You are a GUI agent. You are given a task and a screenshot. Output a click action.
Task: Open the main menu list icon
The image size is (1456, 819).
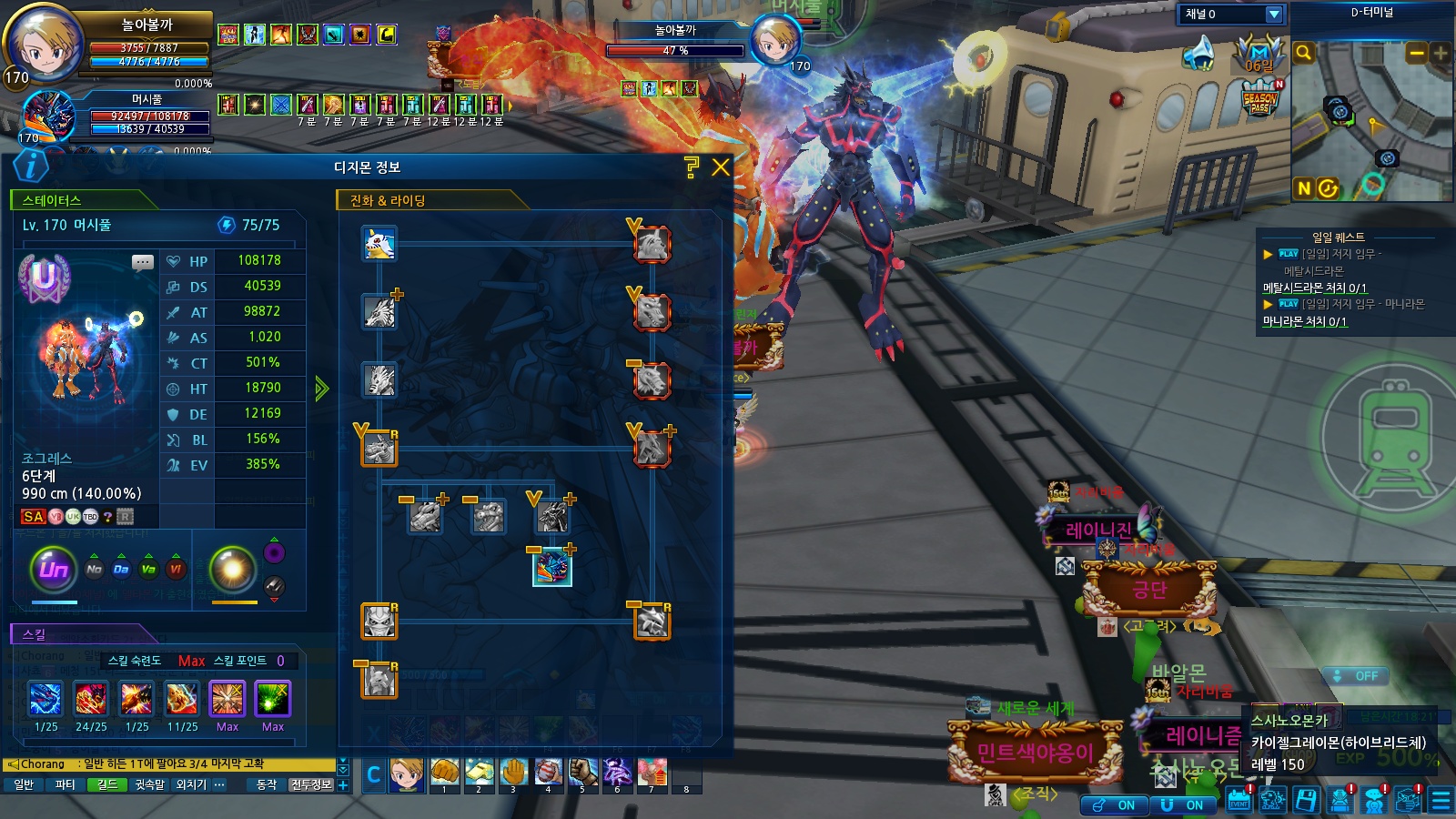1441,801
